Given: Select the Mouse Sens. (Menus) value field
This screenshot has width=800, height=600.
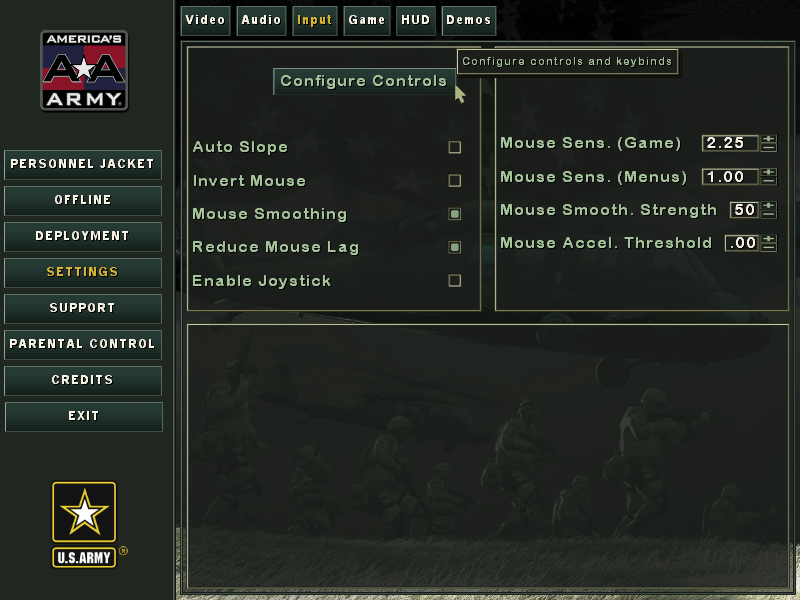Looking at the screenshot, I should tap(729, 177).
